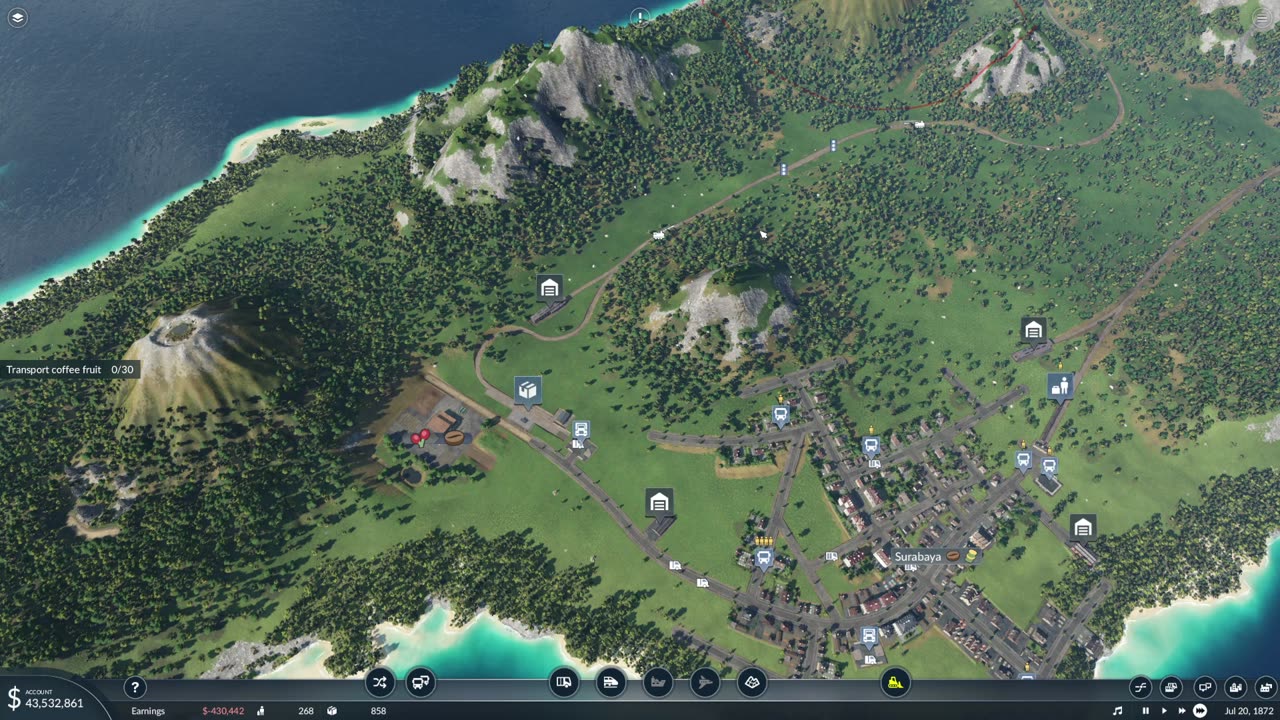
Task: Open the vehicle manager bus icon
Action: pyautogui.click(x=421, y=683)
